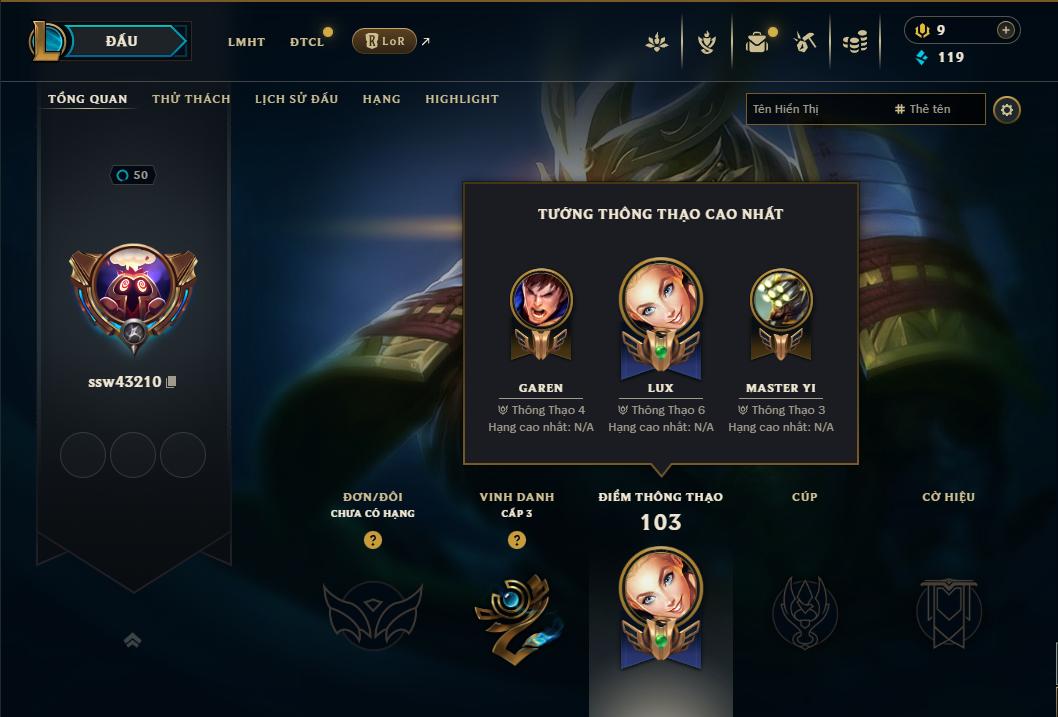Select the HẠNG tab
Image resolution: width=1058 pixels, height=717 pixels.
pos(381,99)
